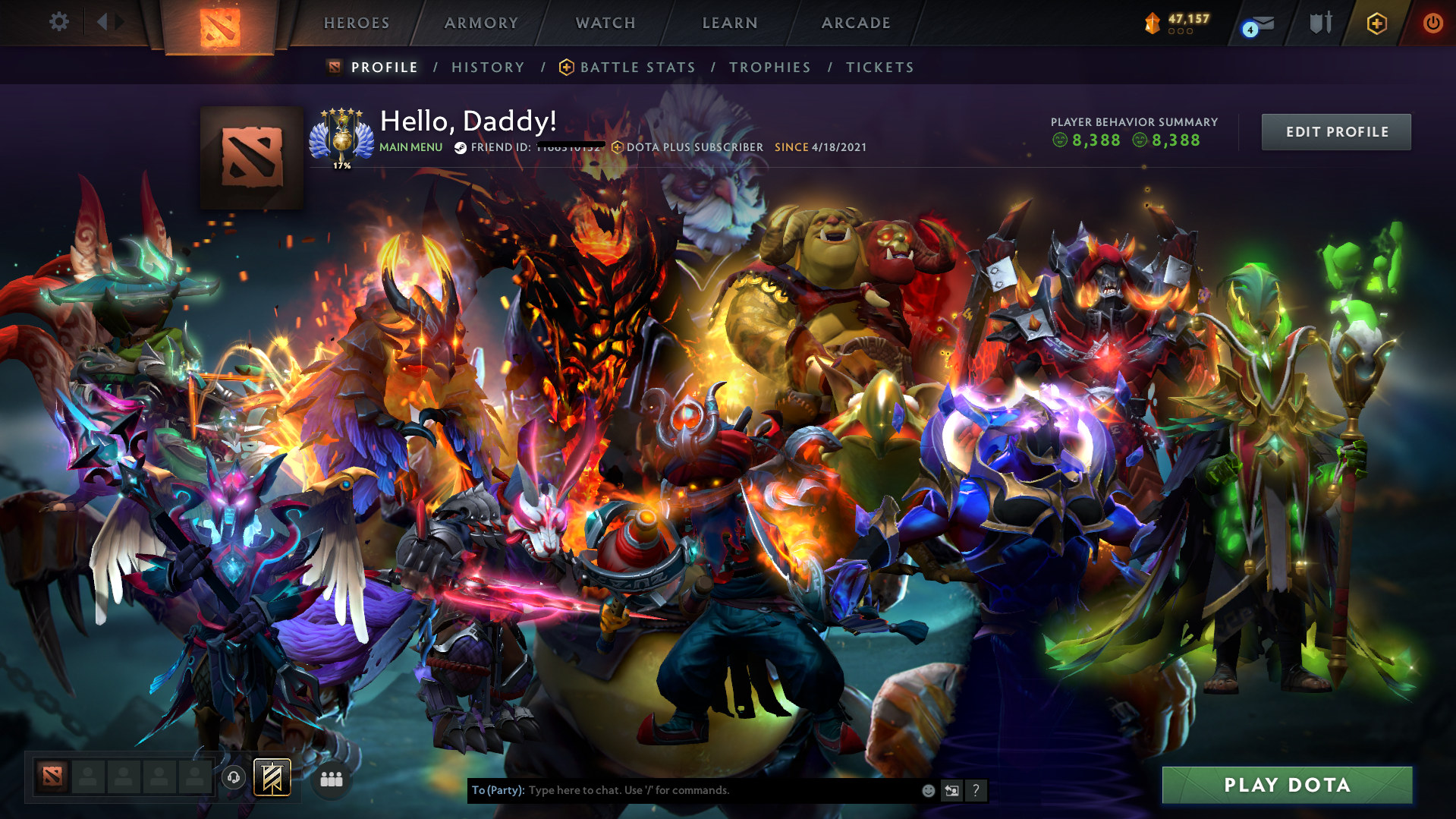Click the EDIT PROFILE button

point(1335,131)
